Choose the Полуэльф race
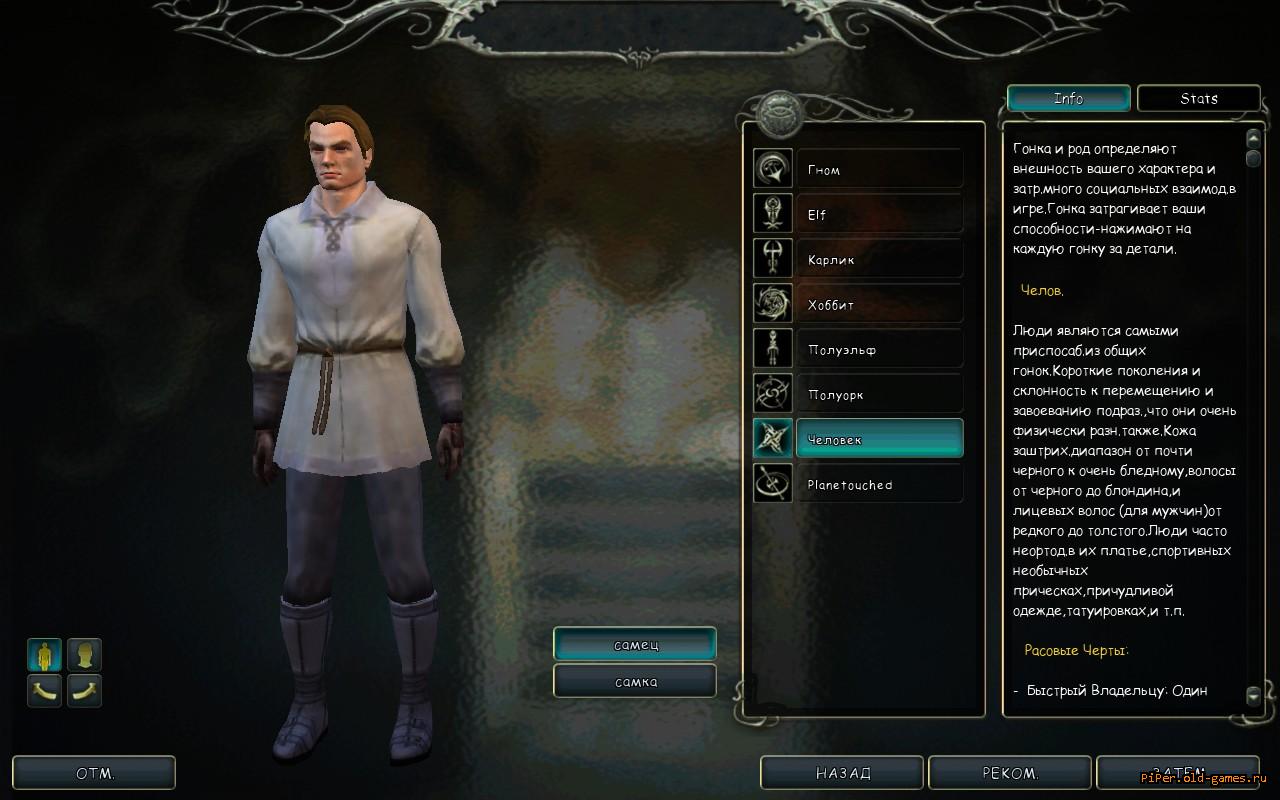1280x800 pixels. pos(879,349)
